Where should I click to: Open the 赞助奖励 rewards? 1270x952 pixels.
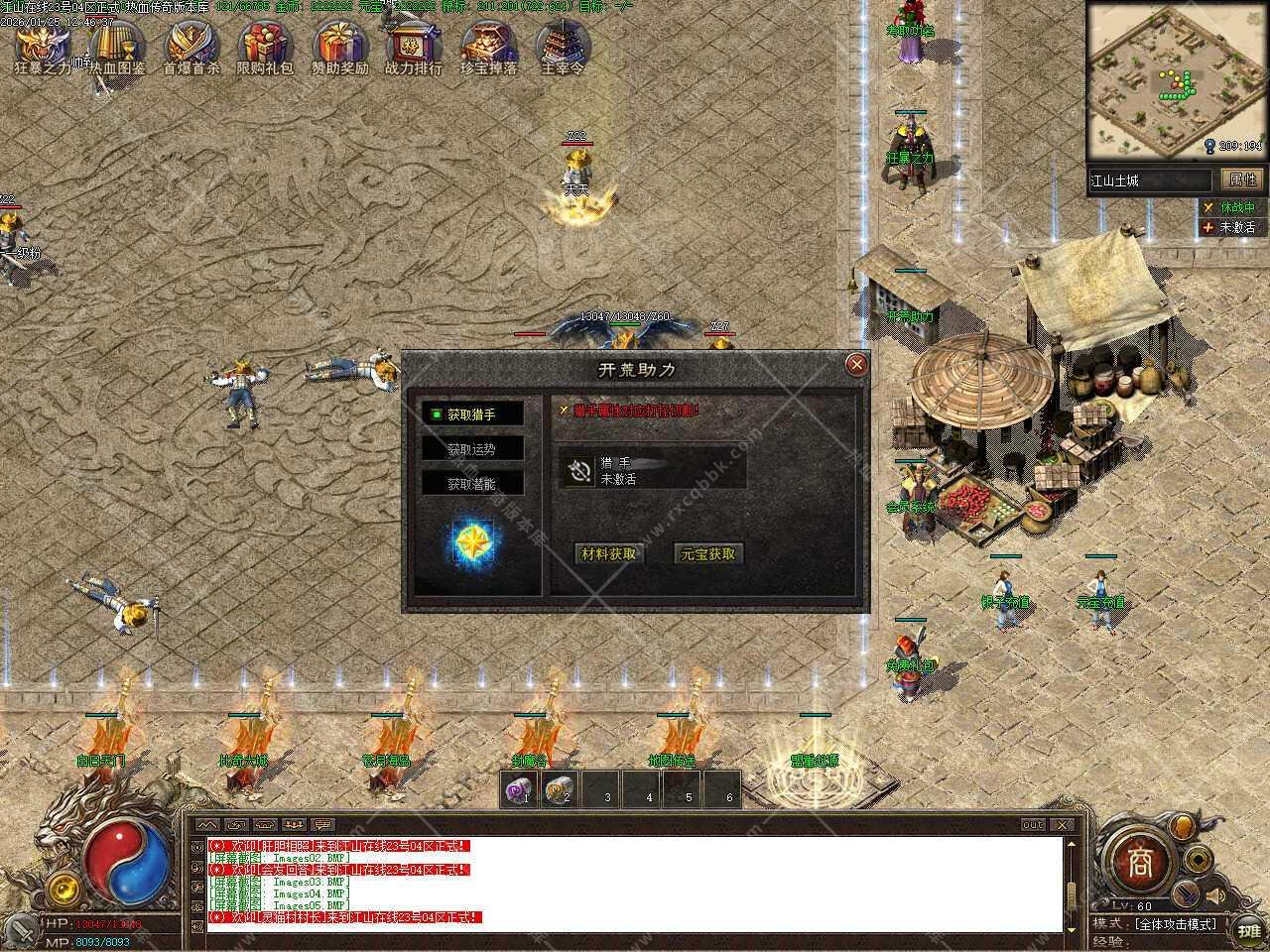tap(339, 46)
